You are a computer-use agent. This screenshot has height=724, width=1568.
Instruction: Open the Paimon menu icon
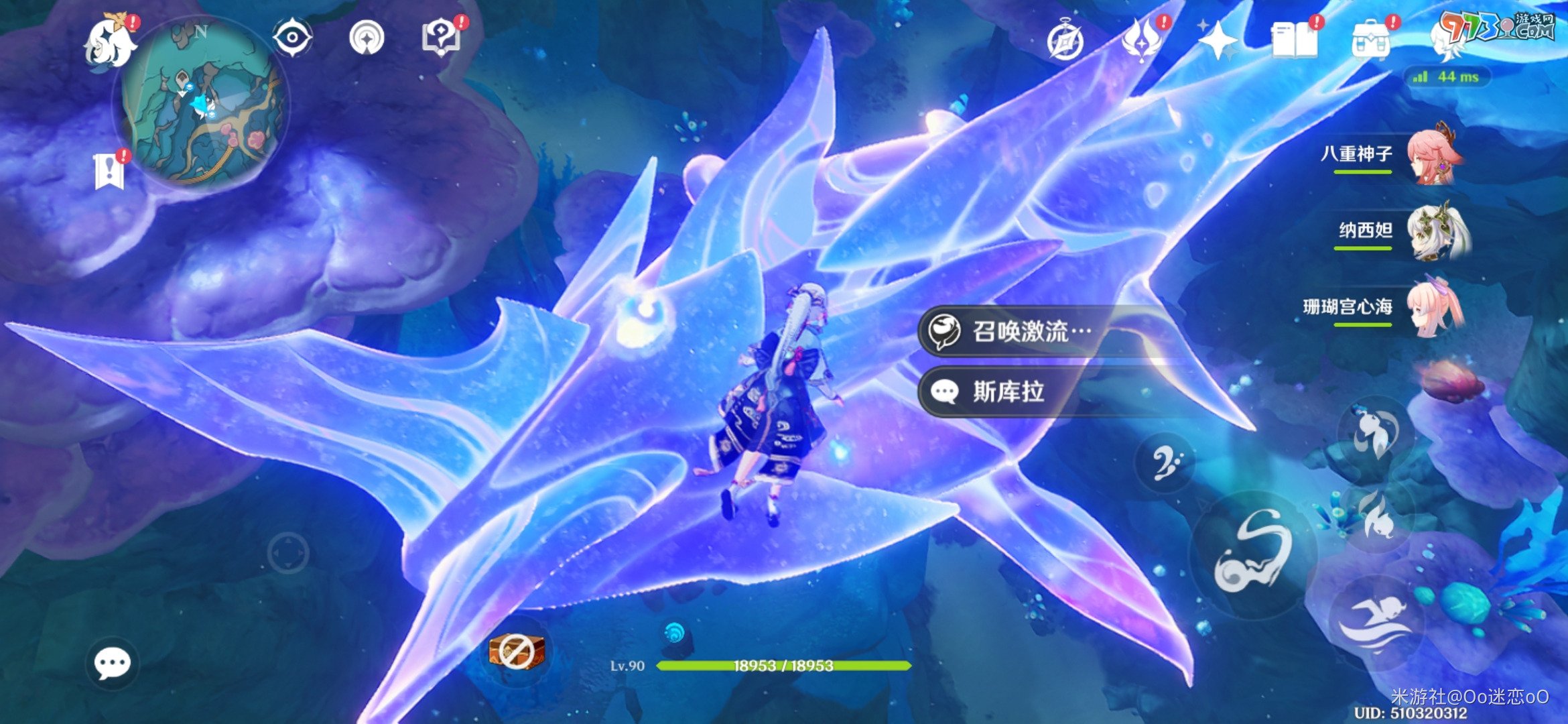pyautogui.click(x=109, y=42)
